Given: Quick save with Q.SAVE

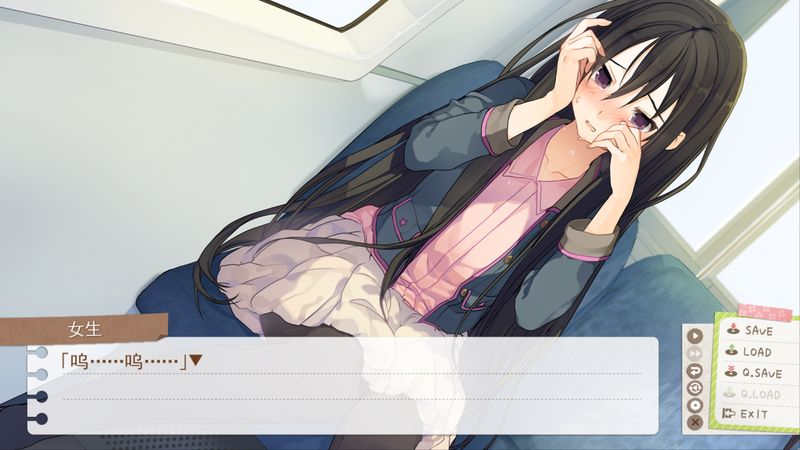Looking at the screenshot, I should point(759,372).
